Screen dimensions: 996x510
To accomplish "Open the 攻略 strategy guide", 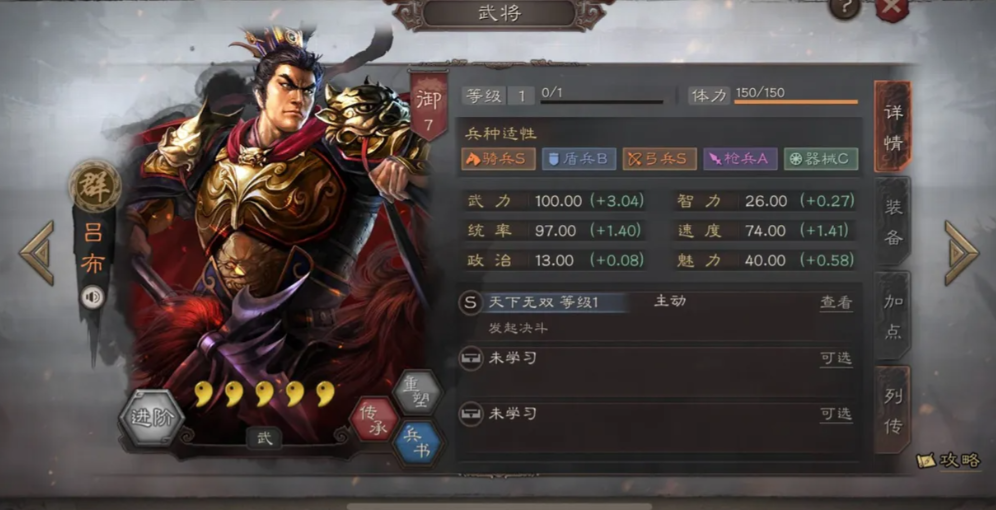I will click(x=949, y=461).
